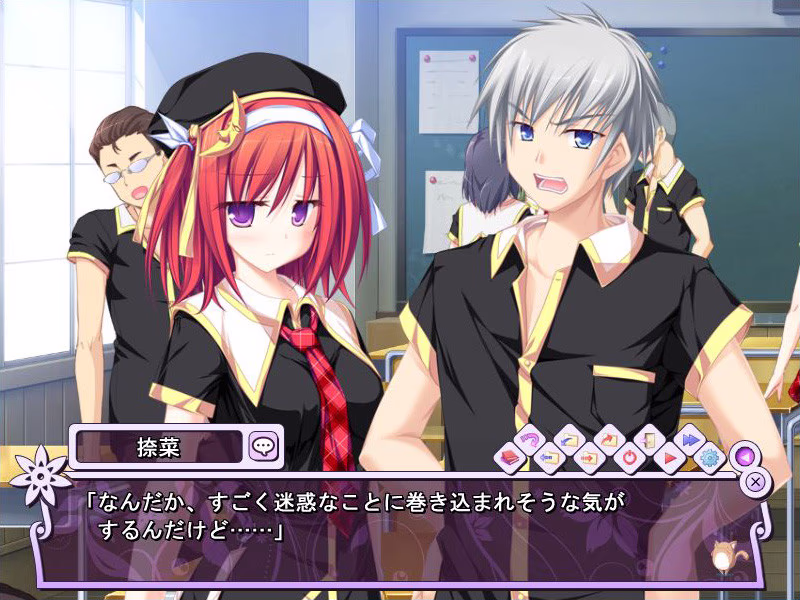Click the purple curved arrow icon
Screen dimensions: 800x600
coord(527,440)
